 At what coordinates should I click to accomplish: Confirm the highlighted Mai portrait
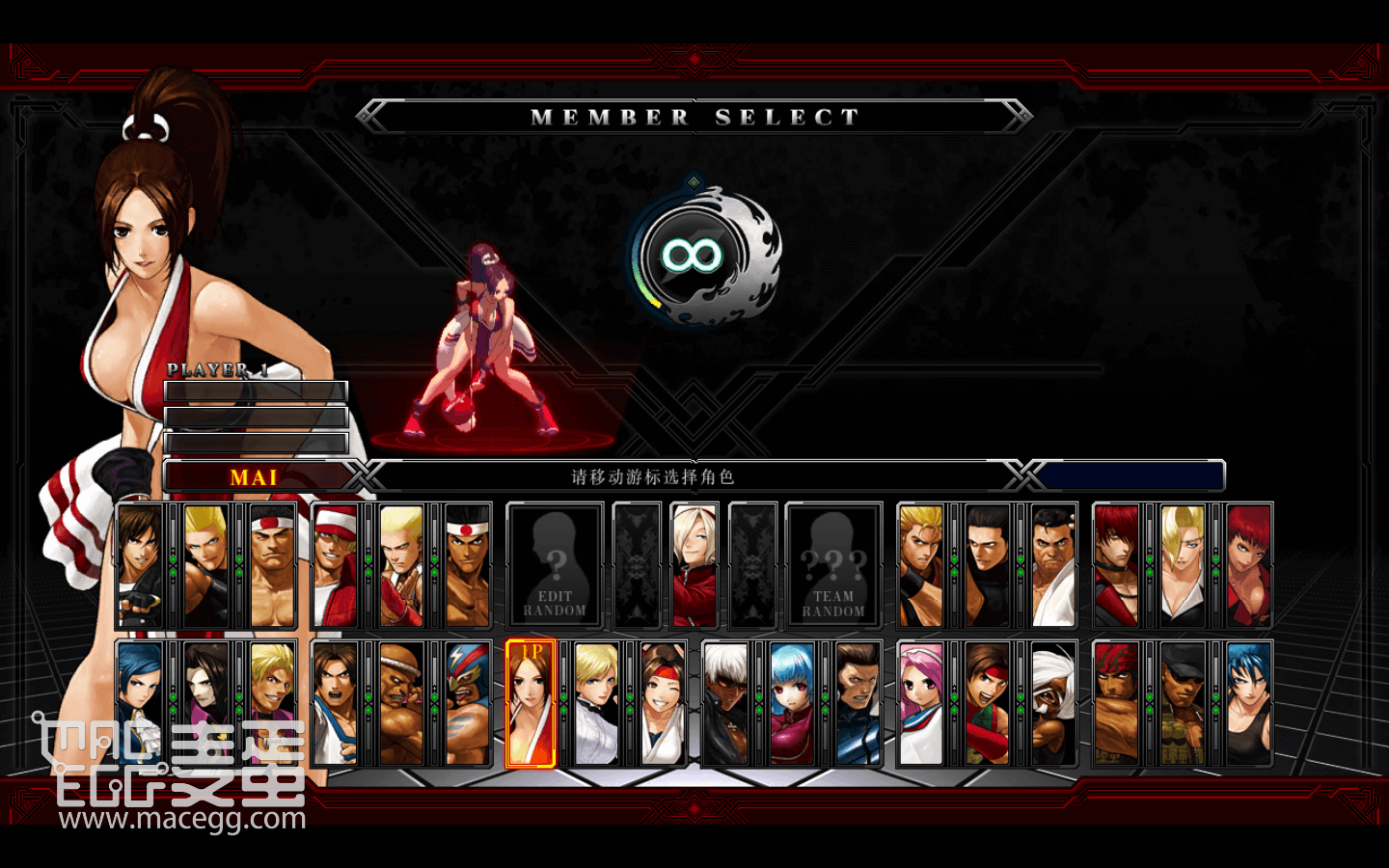pos(531,703)
